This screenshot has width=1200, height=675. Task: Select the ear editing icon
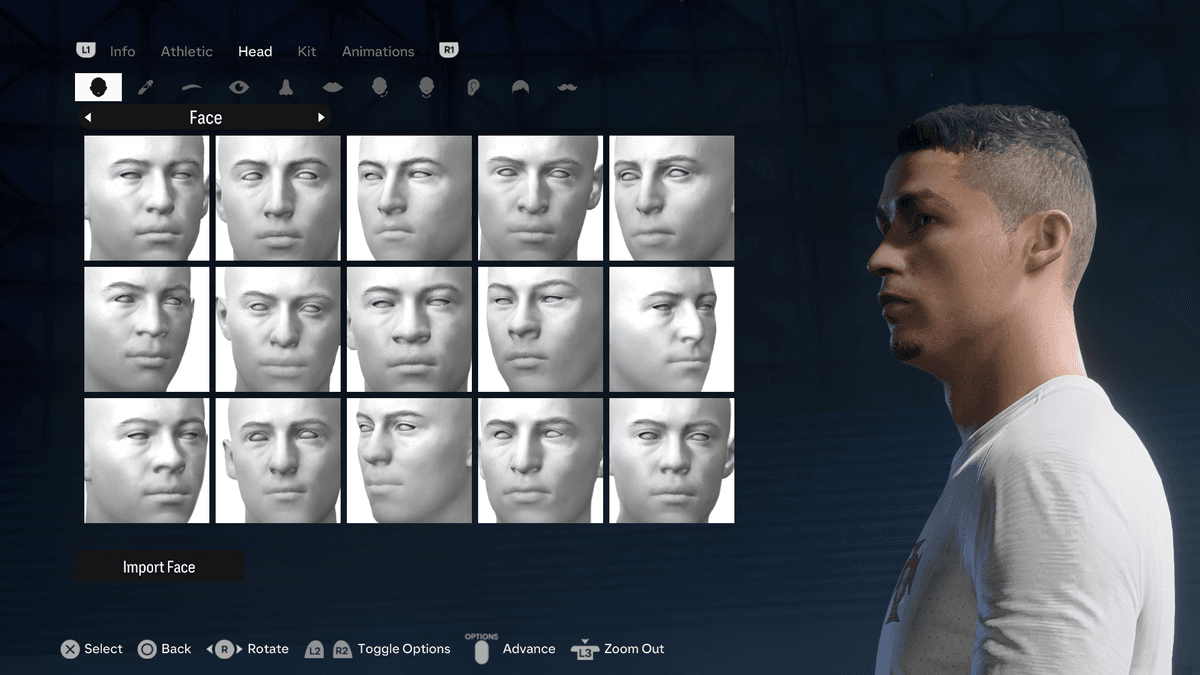tap(474, 87)
